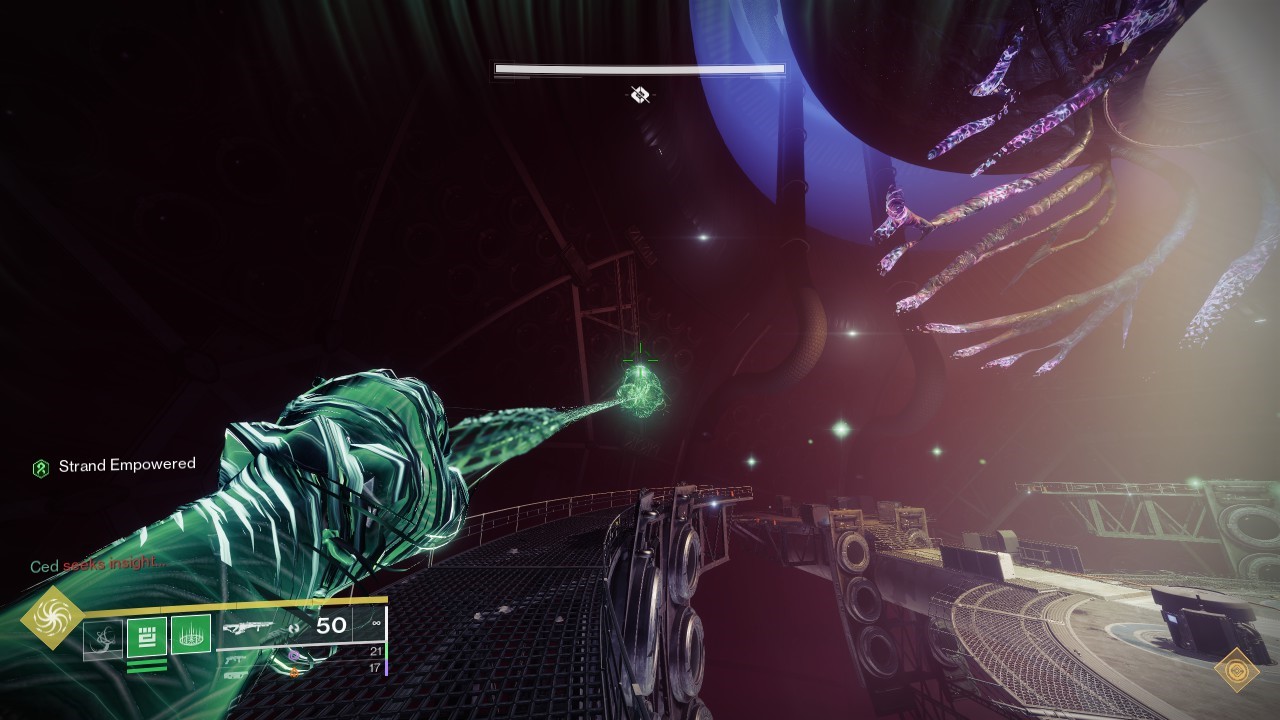Select the sidearm secondary weapon icon
This screenshot has height=720, width=1280.
click(235, 659)
